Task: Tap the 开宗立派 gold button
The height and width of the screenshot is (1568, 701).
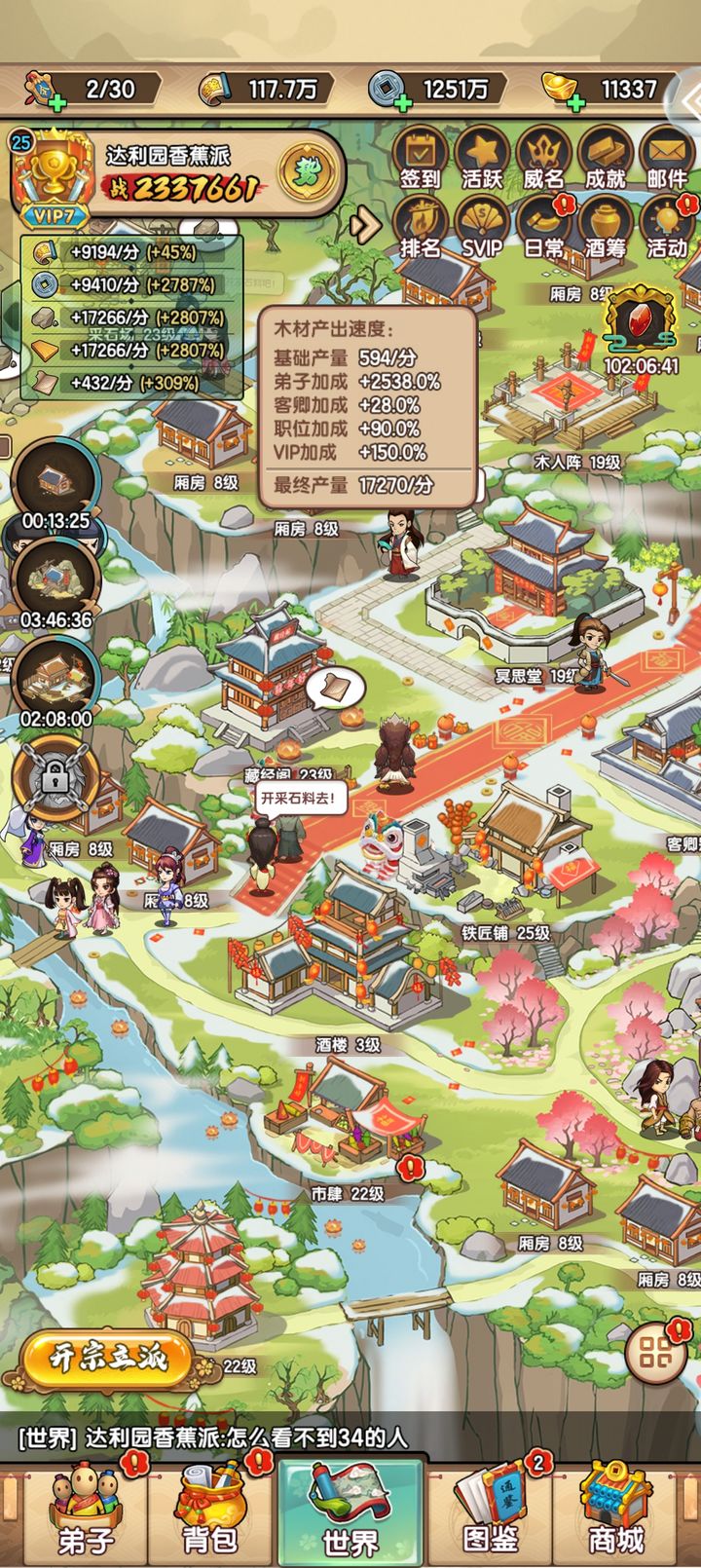Action: 109,1358
